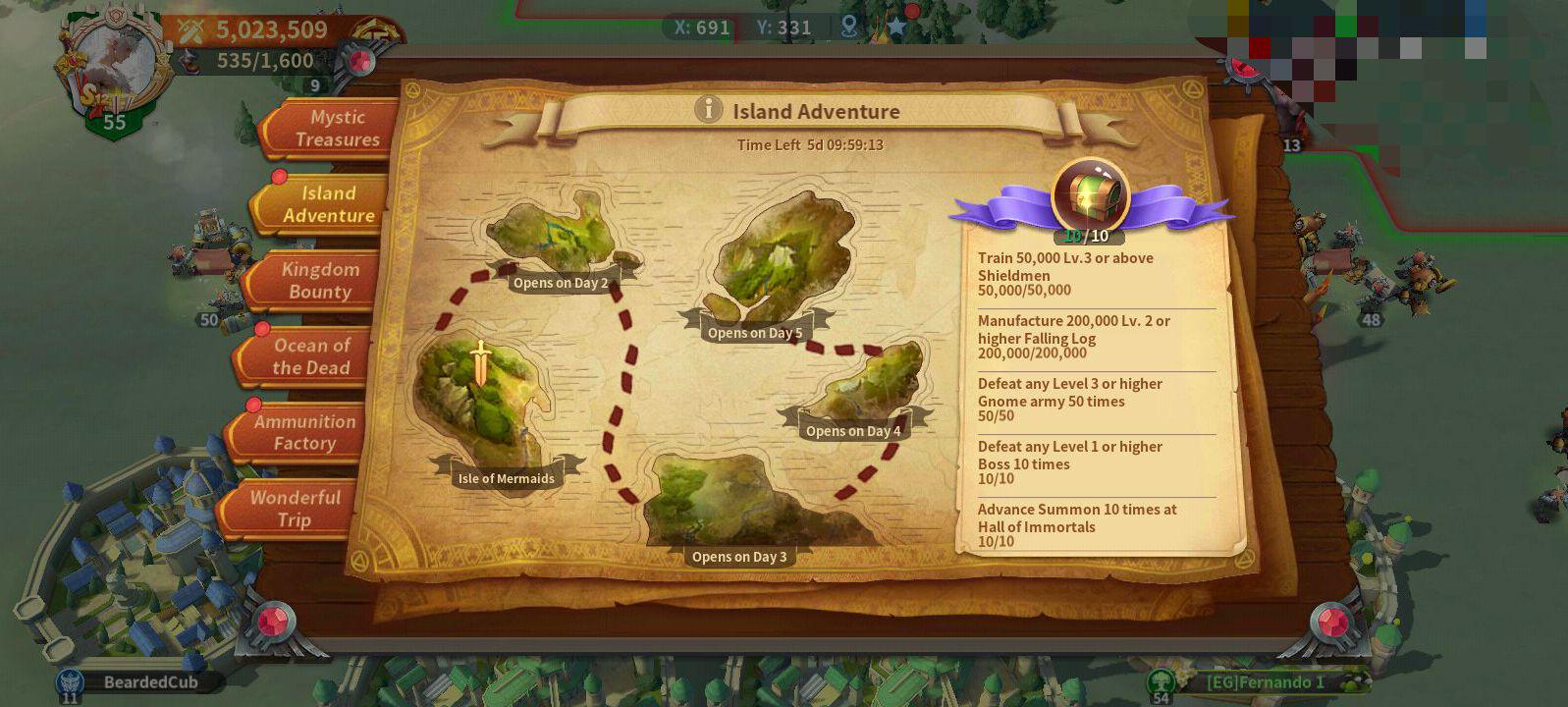Viewport: 1568px width, 707px height.
Task: Open the star bookmarks icon
Action: 896,27
